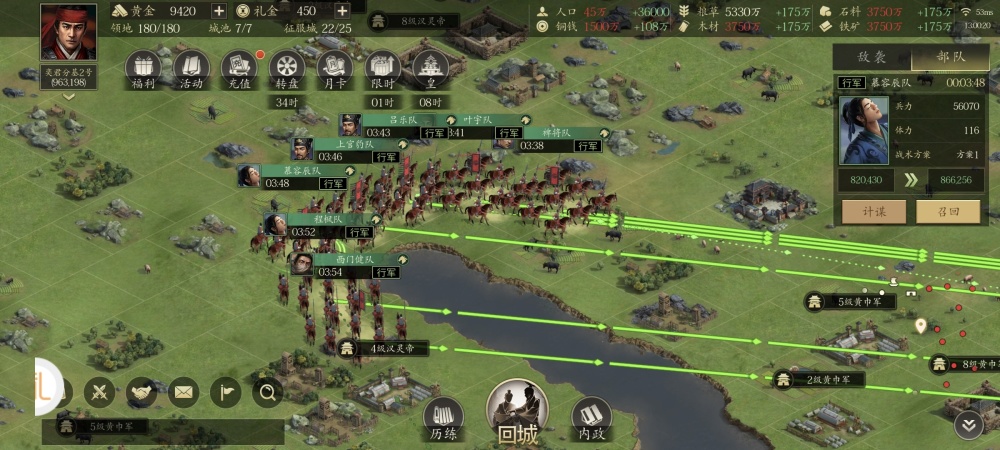Open the envelope mail icon
The image size is (1000, 450).
[x=183, y=392]
